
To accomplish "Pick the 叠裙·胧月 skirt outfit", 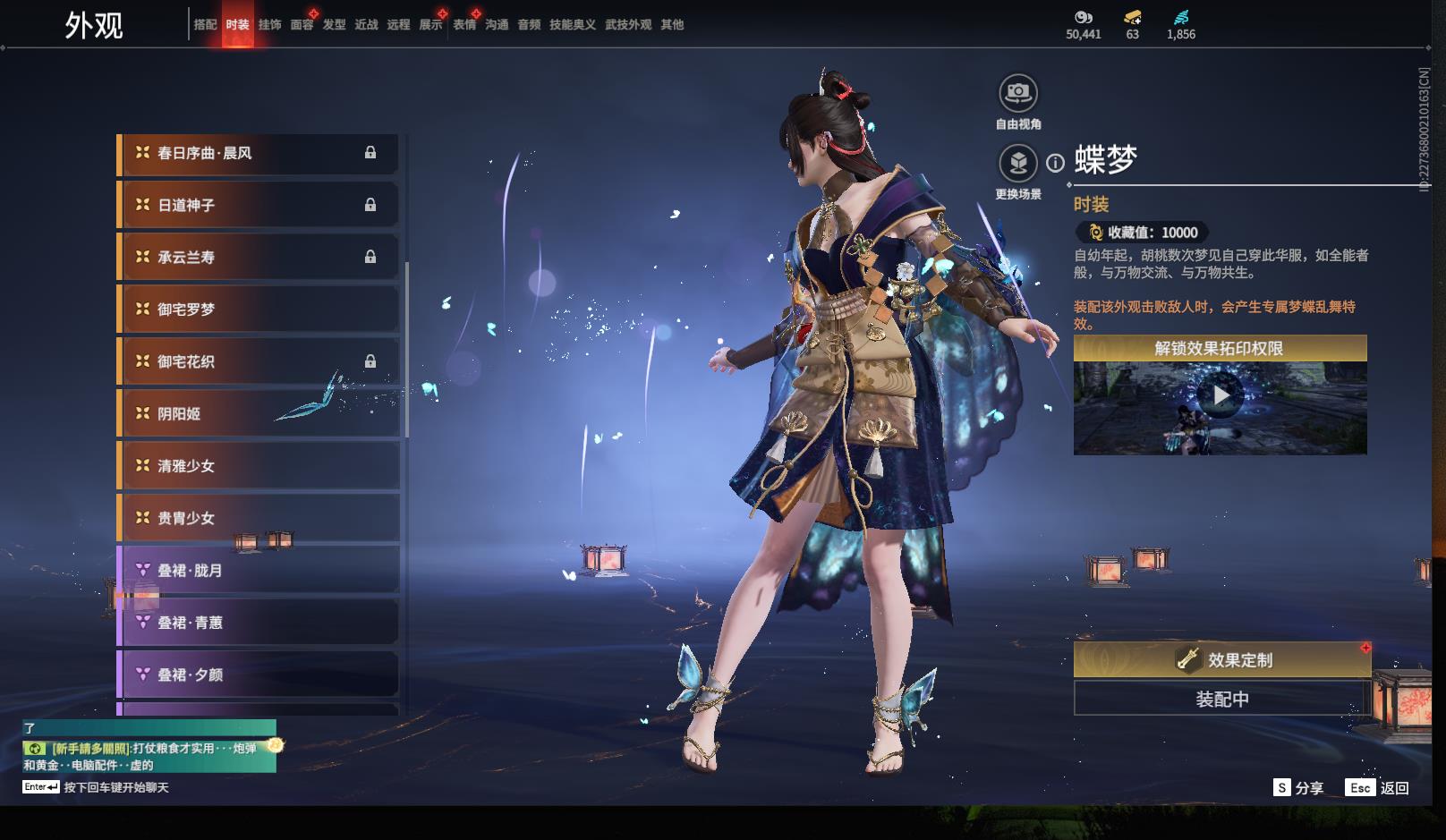I will point(258,570).
